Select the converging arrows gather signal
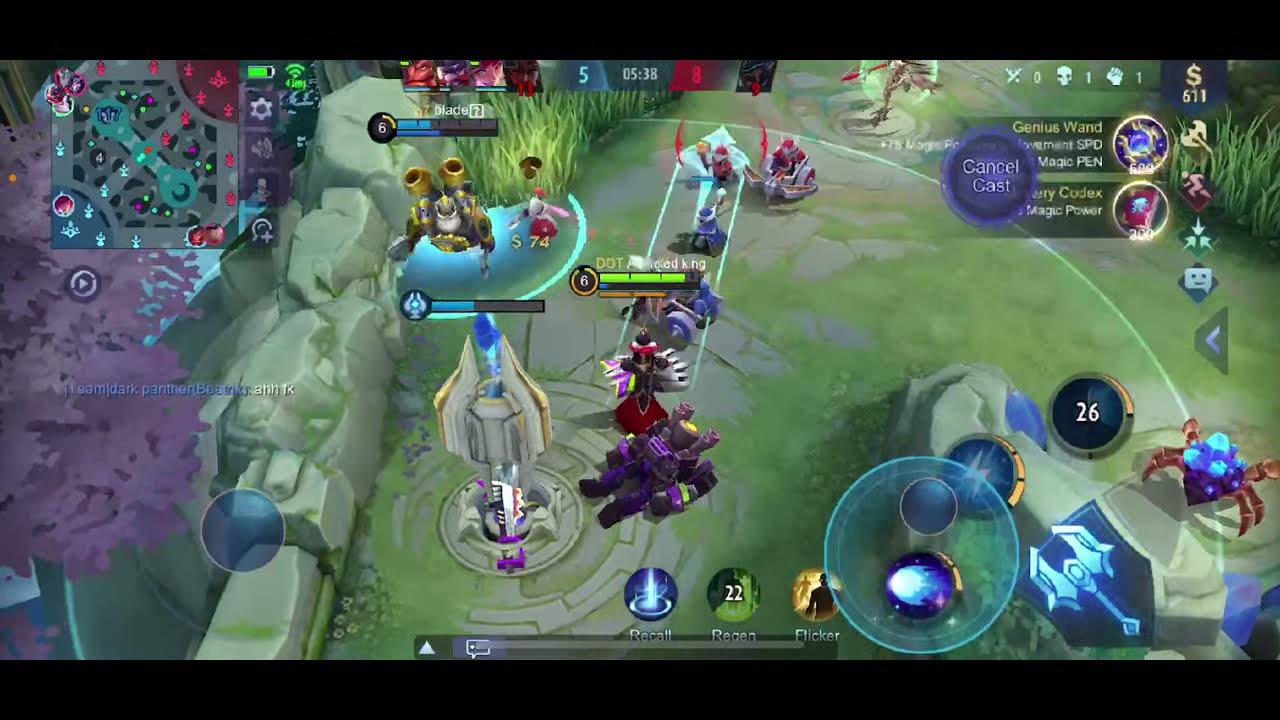This screenshot has width=1280, height=720. point(1197,236)
